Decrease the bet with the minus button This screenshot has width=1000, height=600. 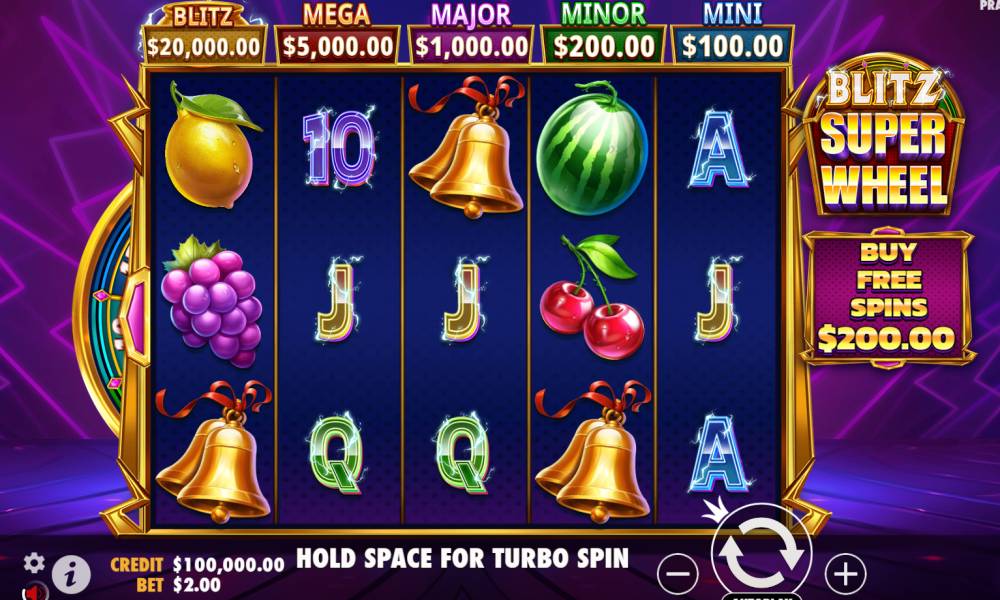[679, 574]
